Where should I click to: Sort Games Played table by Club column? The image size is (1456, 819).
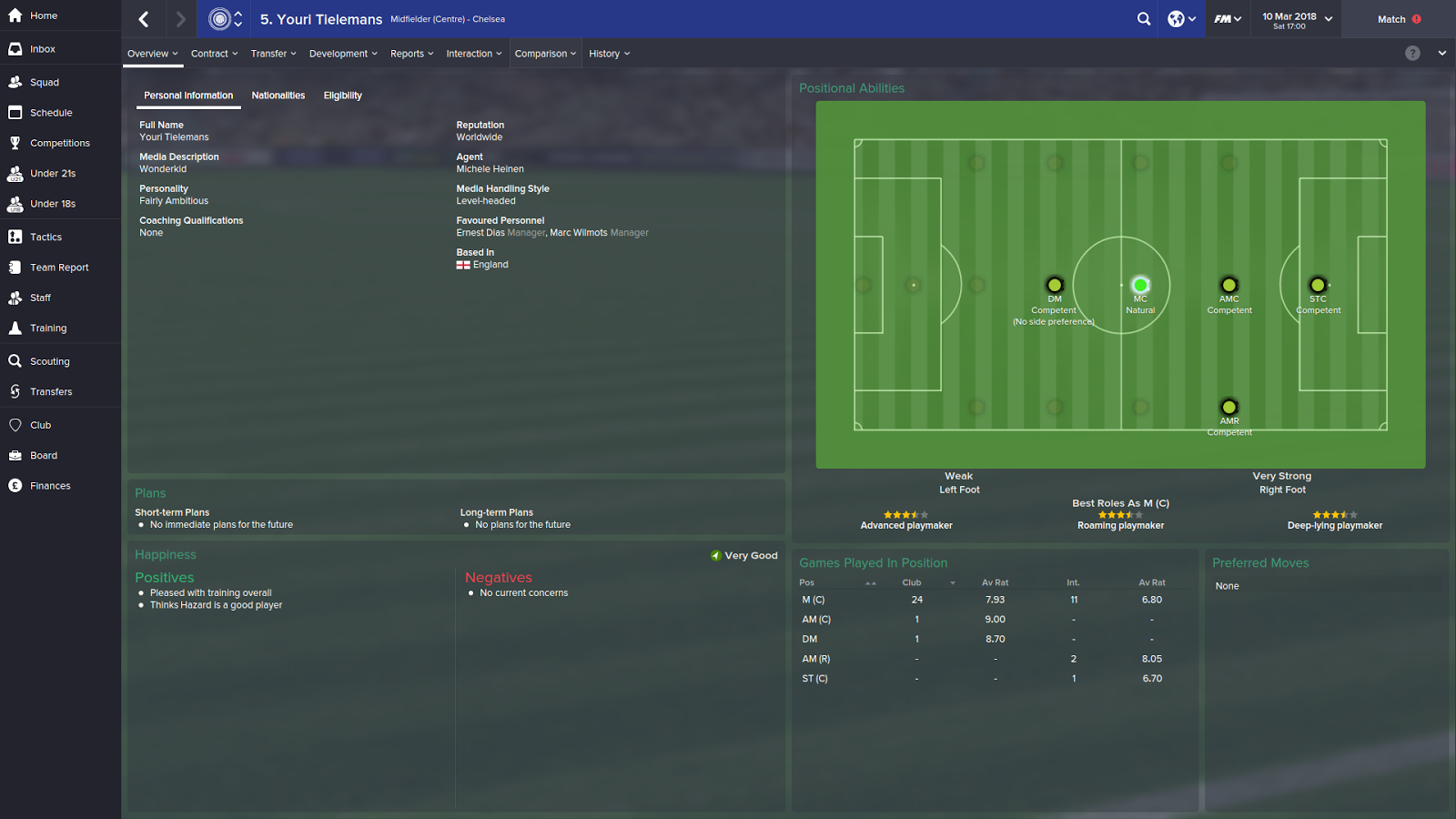pos(911,582)
